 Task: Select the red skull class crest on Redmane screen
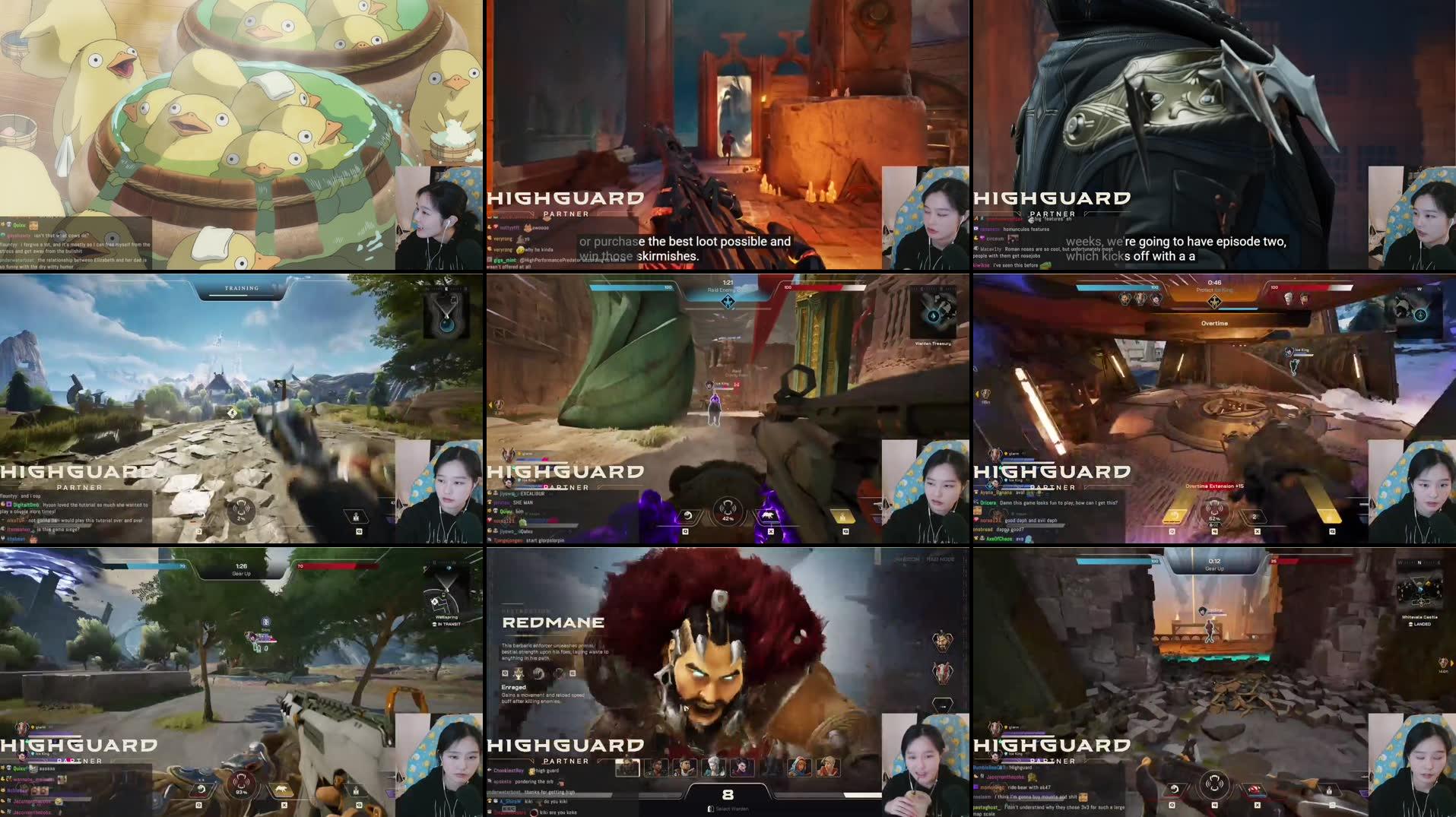click(x=944, y=674)
